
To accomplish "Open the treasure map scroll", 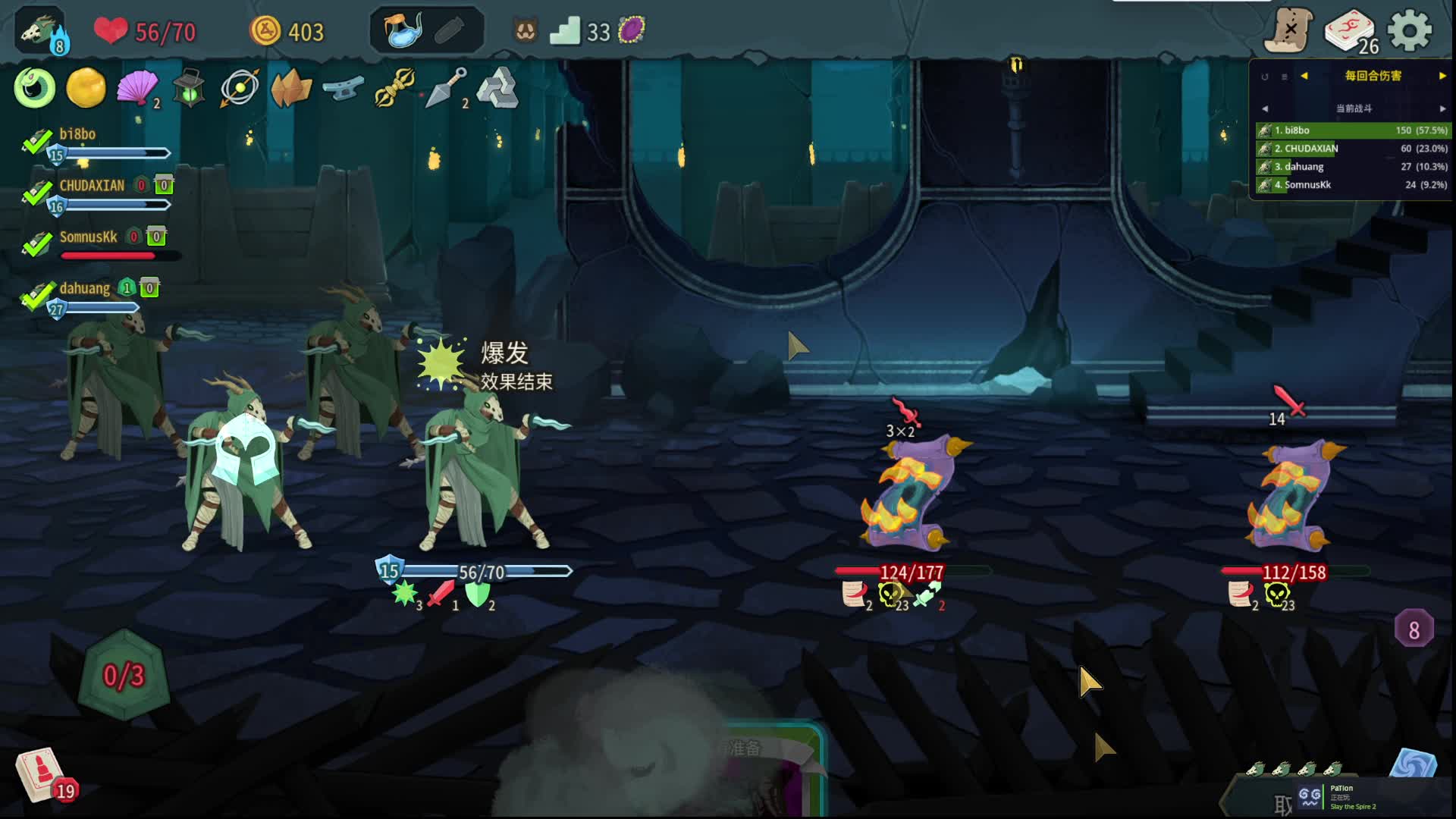I will [x=1288, y=31].
